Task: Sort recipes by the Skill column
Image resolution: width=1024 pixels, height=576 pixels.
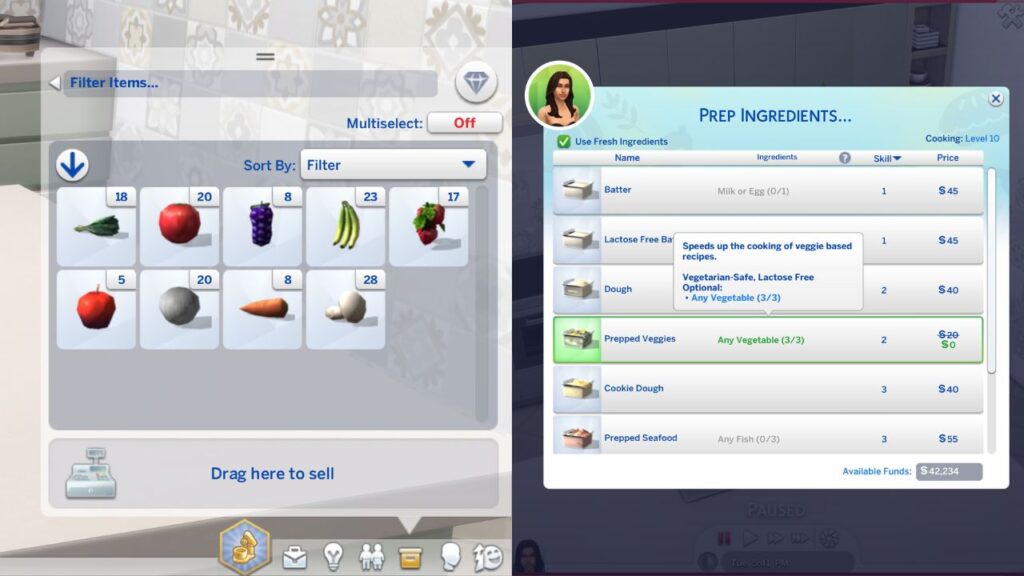Action: pos(888,158)
